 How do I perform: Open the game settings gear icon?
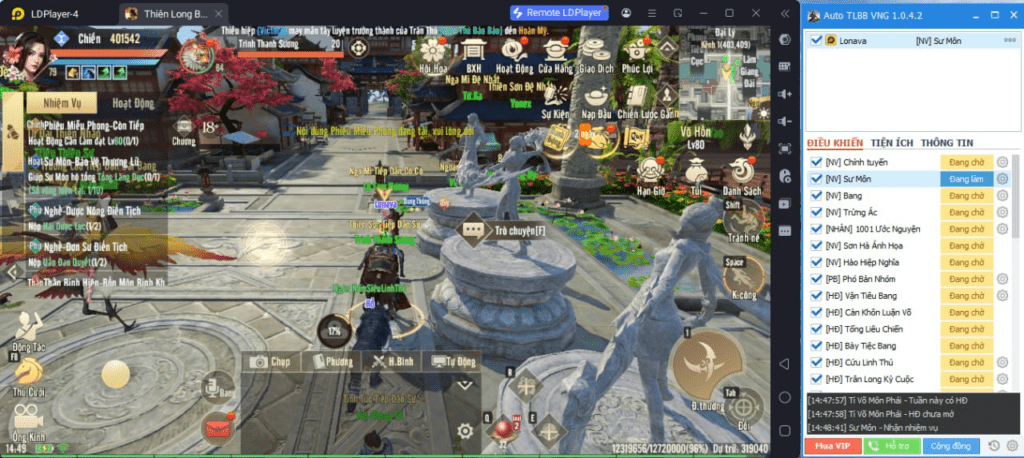coord(465,431)
